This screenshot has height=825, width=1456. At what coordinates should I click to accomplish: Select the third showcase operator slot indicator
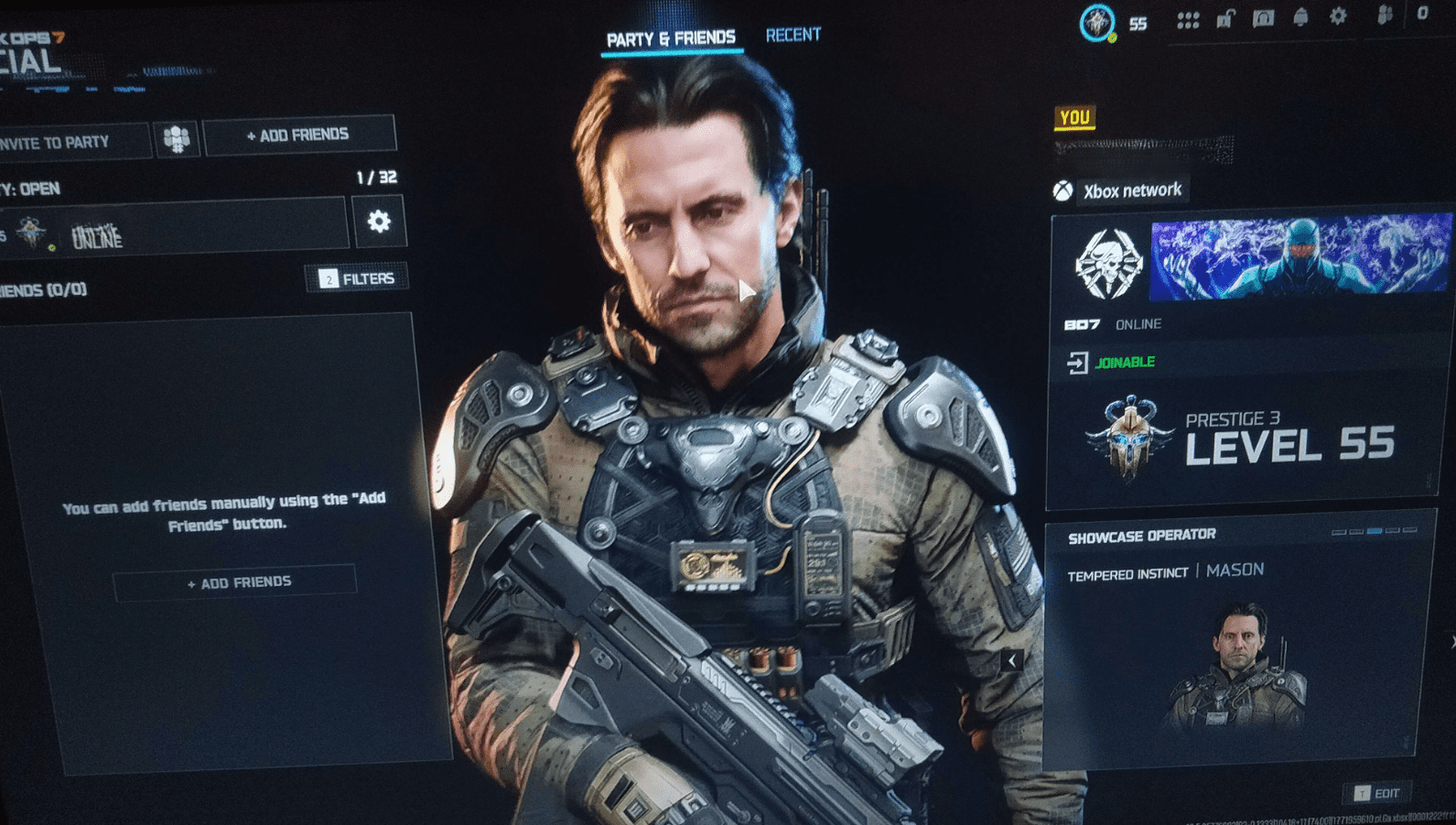(x=1375, y=531)
